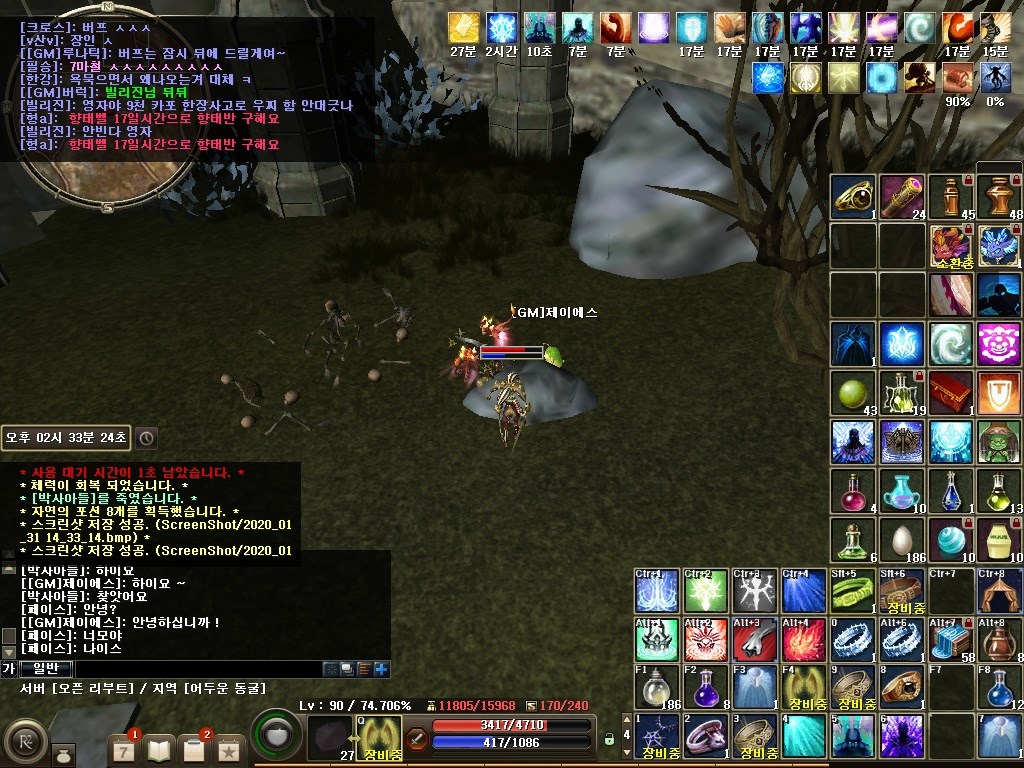Image resolution: width=1024 pixels, height=768 pixels.
Task: Click the crossed-out sword attack mode button
Action: (x=418, y=740)
